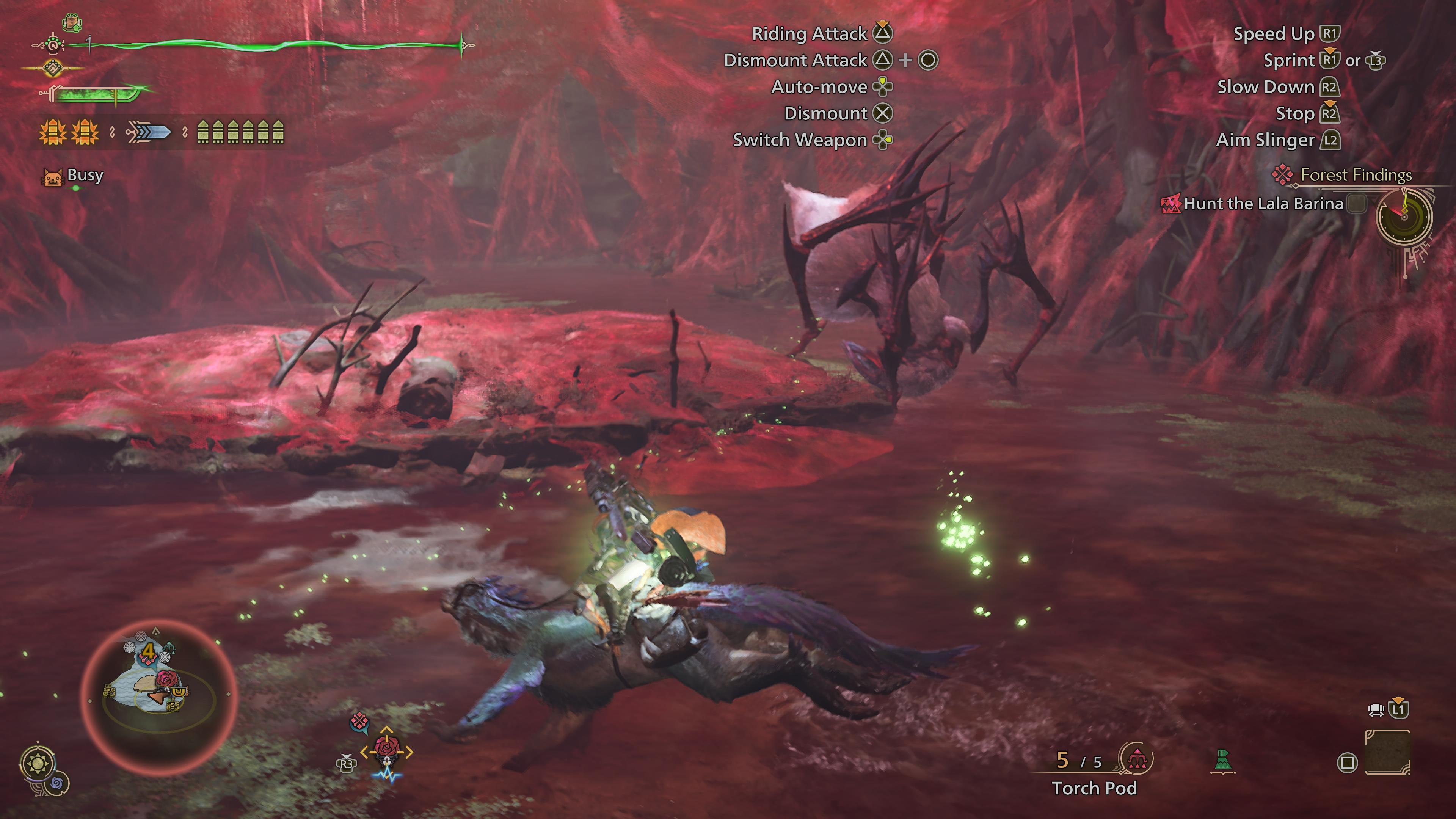The height and width of the screenshot is (819, 1456).
Task: Select the Palico Busy status
Action: click(x=84, y=175)
